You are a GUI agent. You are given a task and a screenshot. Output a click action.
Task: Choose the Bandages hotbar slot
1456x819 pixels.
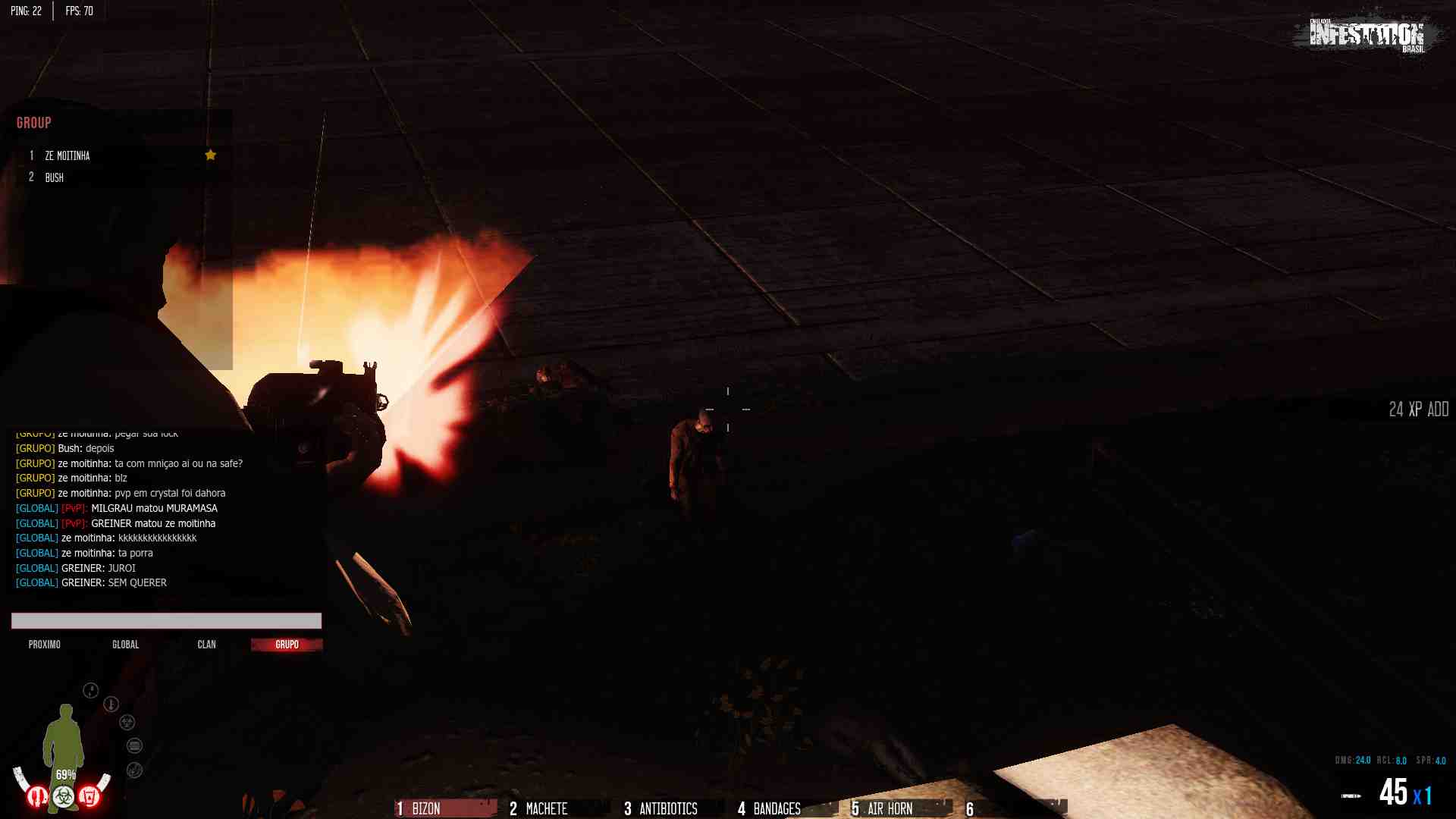[x=786, y=808]
